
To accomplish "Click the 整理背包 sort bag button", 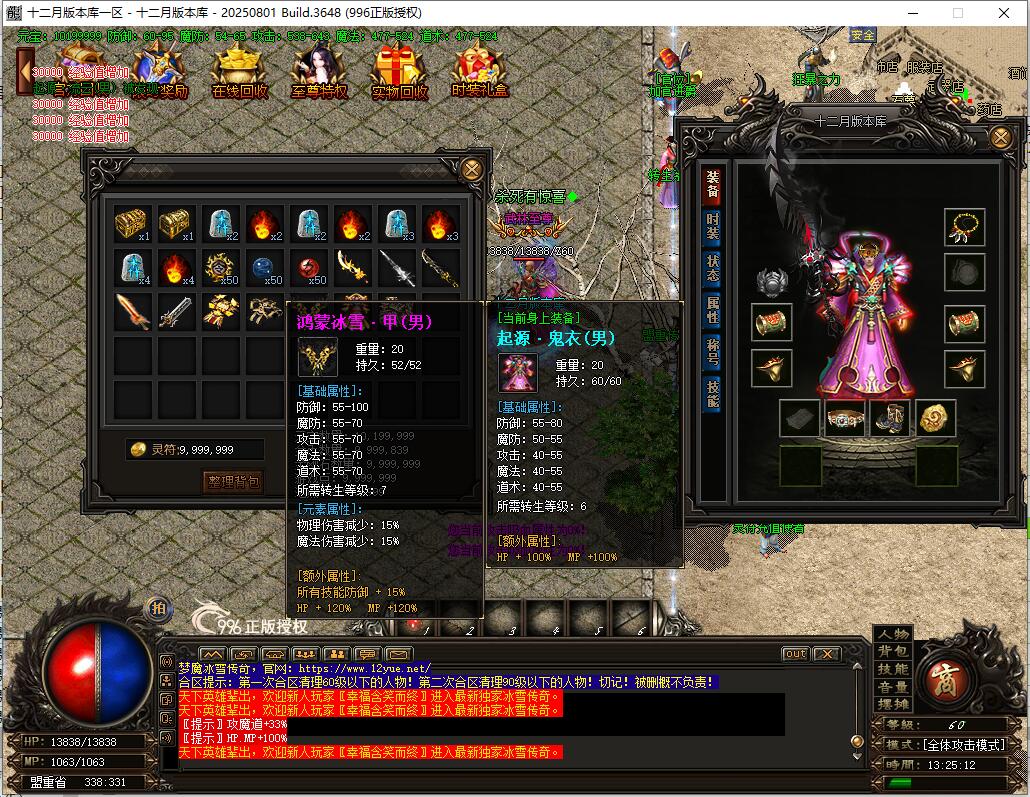I will 232,482.
